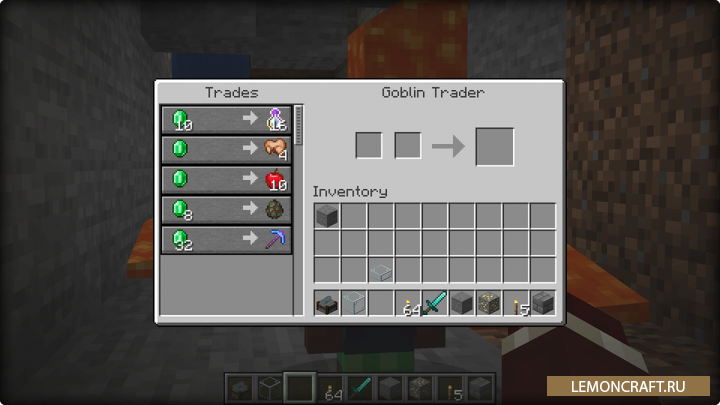Select the red apple trade offer
The image size is (720, 405).
click(x=226, y=180)
